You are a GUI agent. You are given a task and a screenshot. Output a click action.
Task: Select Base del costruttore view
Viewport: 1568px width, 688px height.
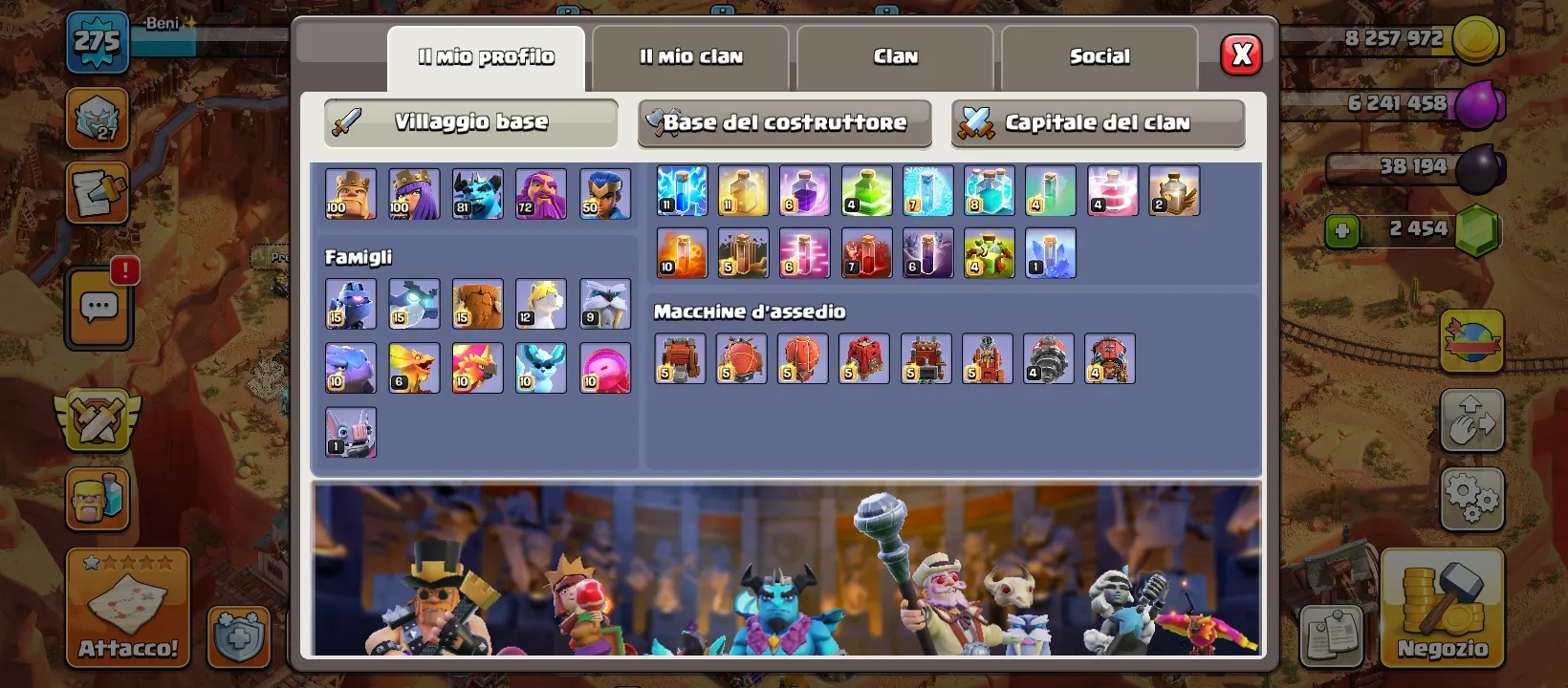[x=784, y=122]
